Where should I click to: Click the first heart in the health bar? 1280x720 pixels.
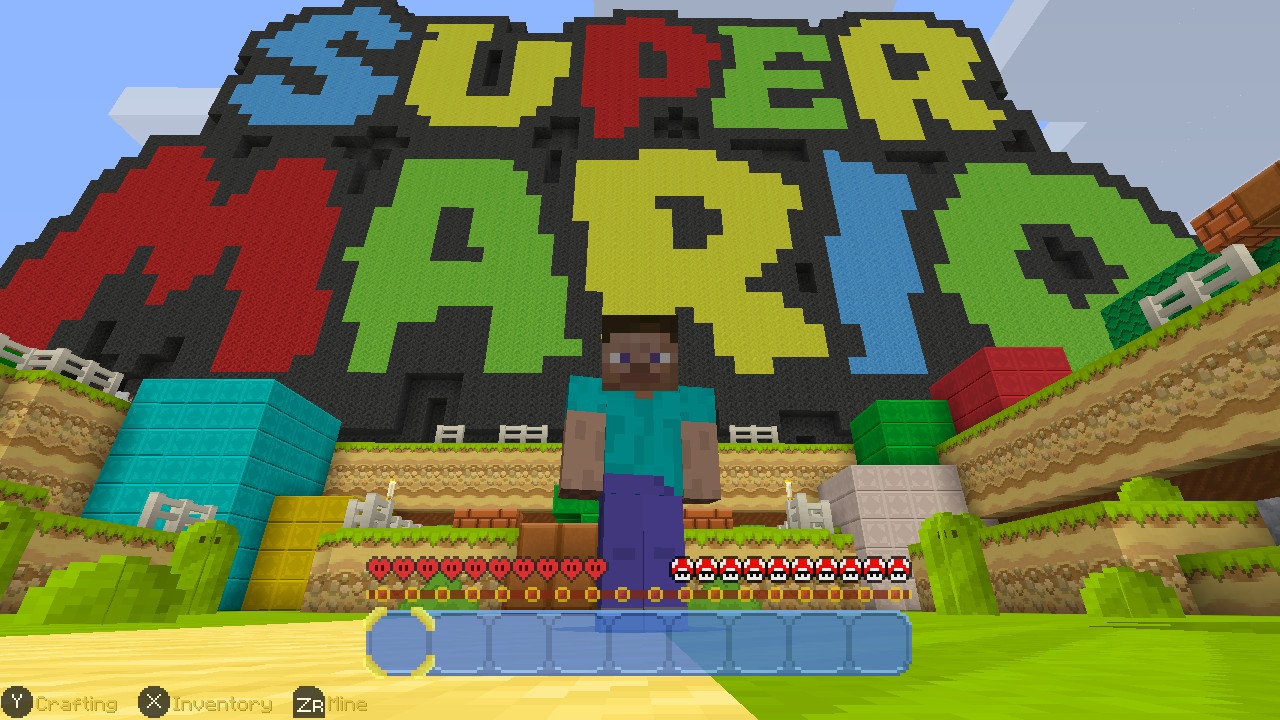pos(377,565)
